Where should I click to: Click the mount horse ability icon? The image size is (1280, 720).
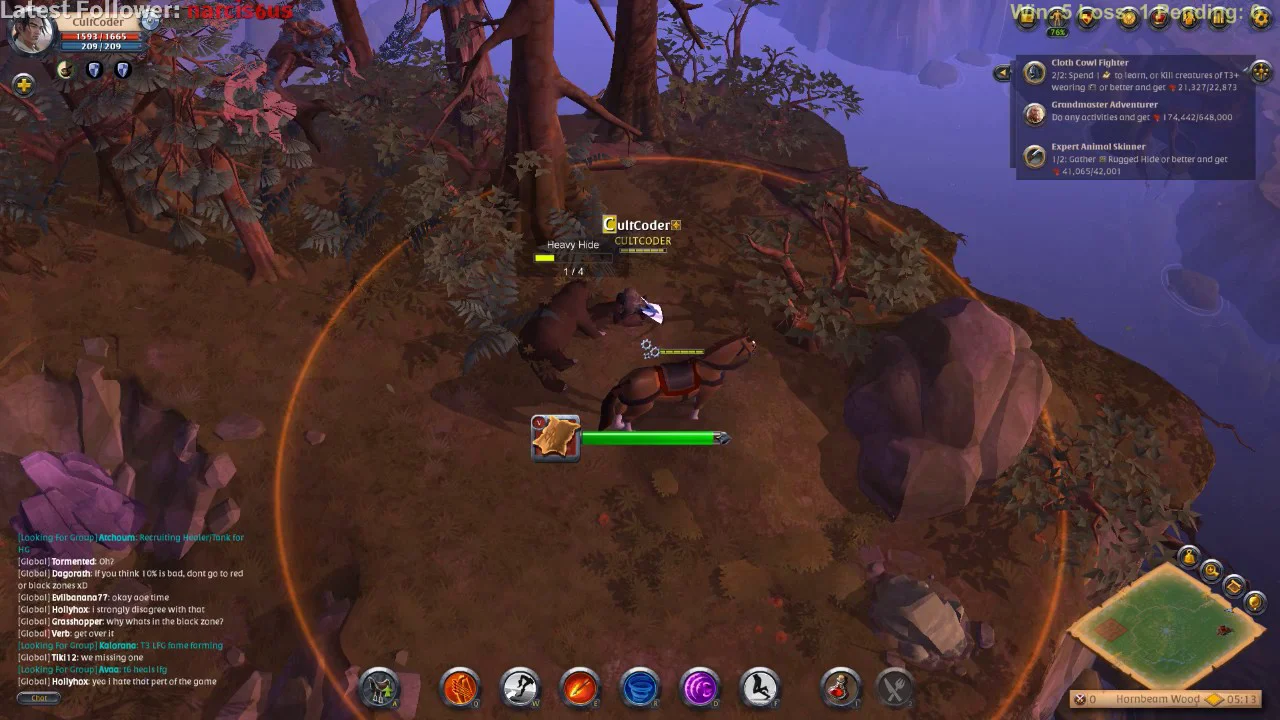click(761, 688)
